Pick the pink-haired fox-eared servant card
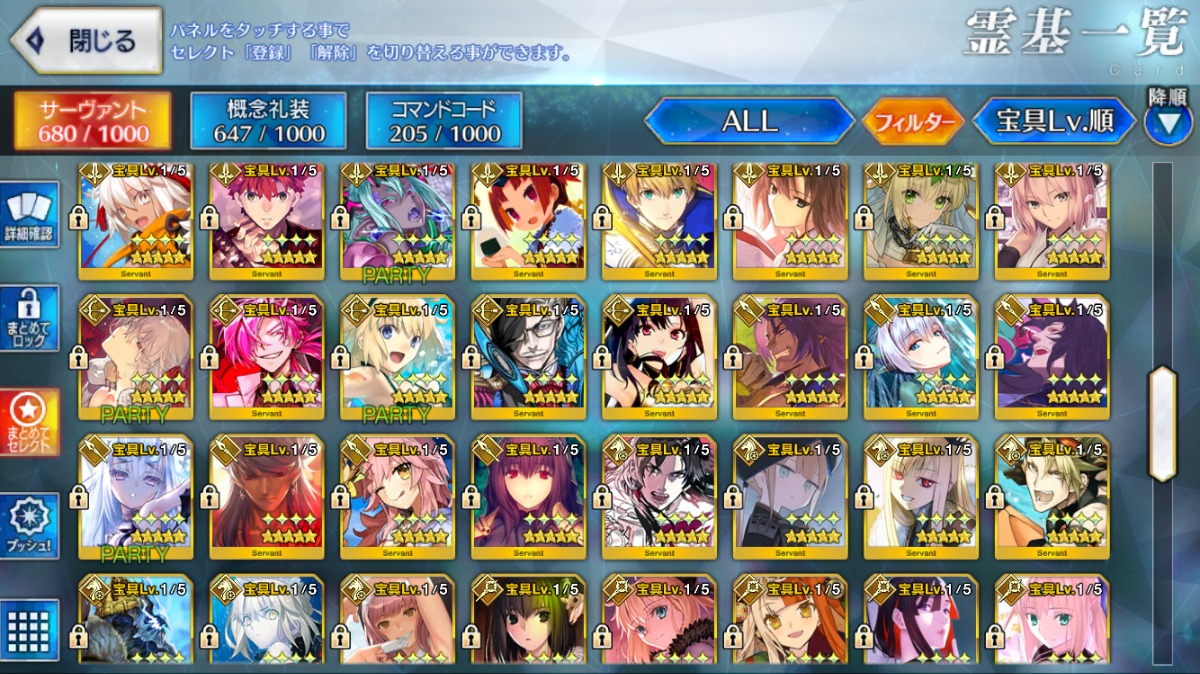The height and width of the screenshot is (674, 1200). click(397, 496)
